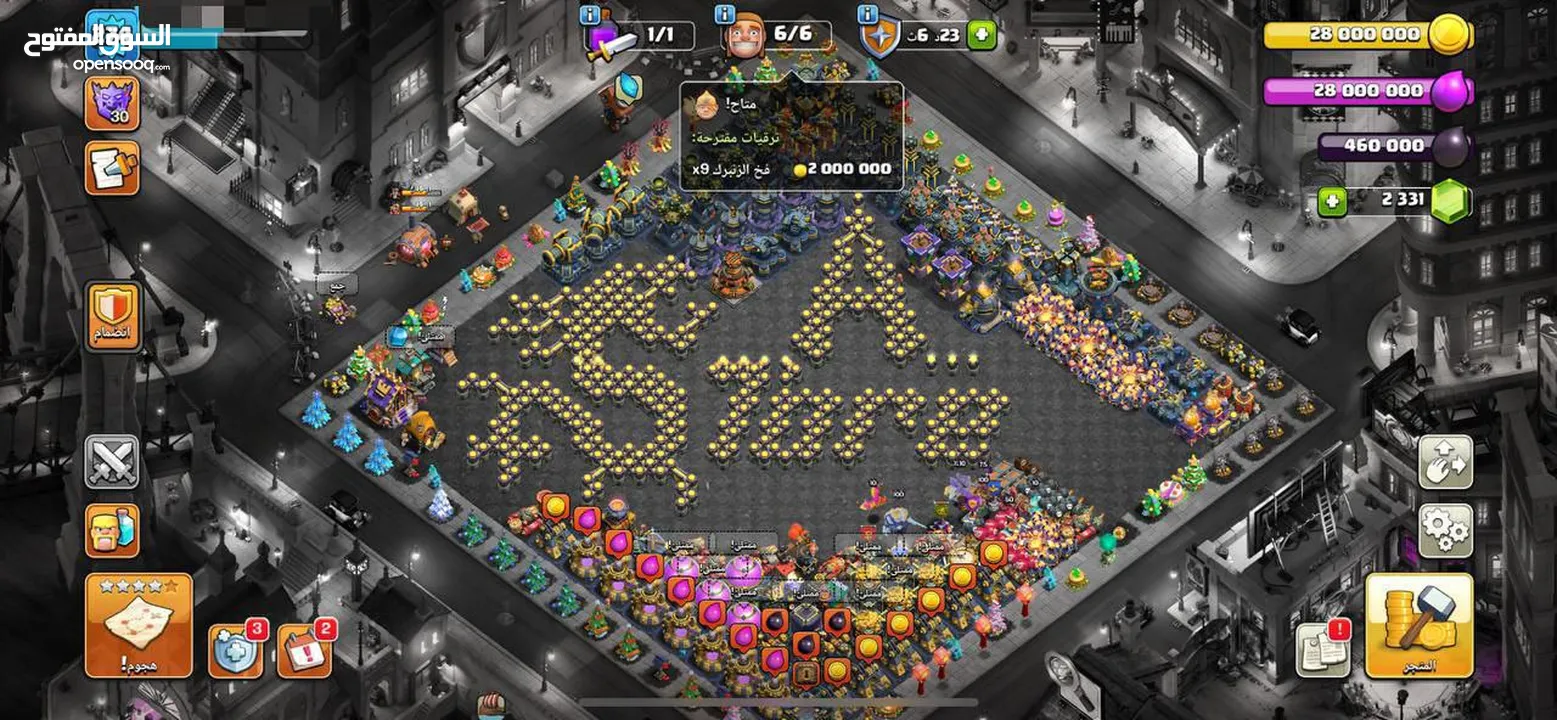Screen dimensions: 1557x720
Task: Open the events calendar with 2 notifications
Action: click(303, 650)
